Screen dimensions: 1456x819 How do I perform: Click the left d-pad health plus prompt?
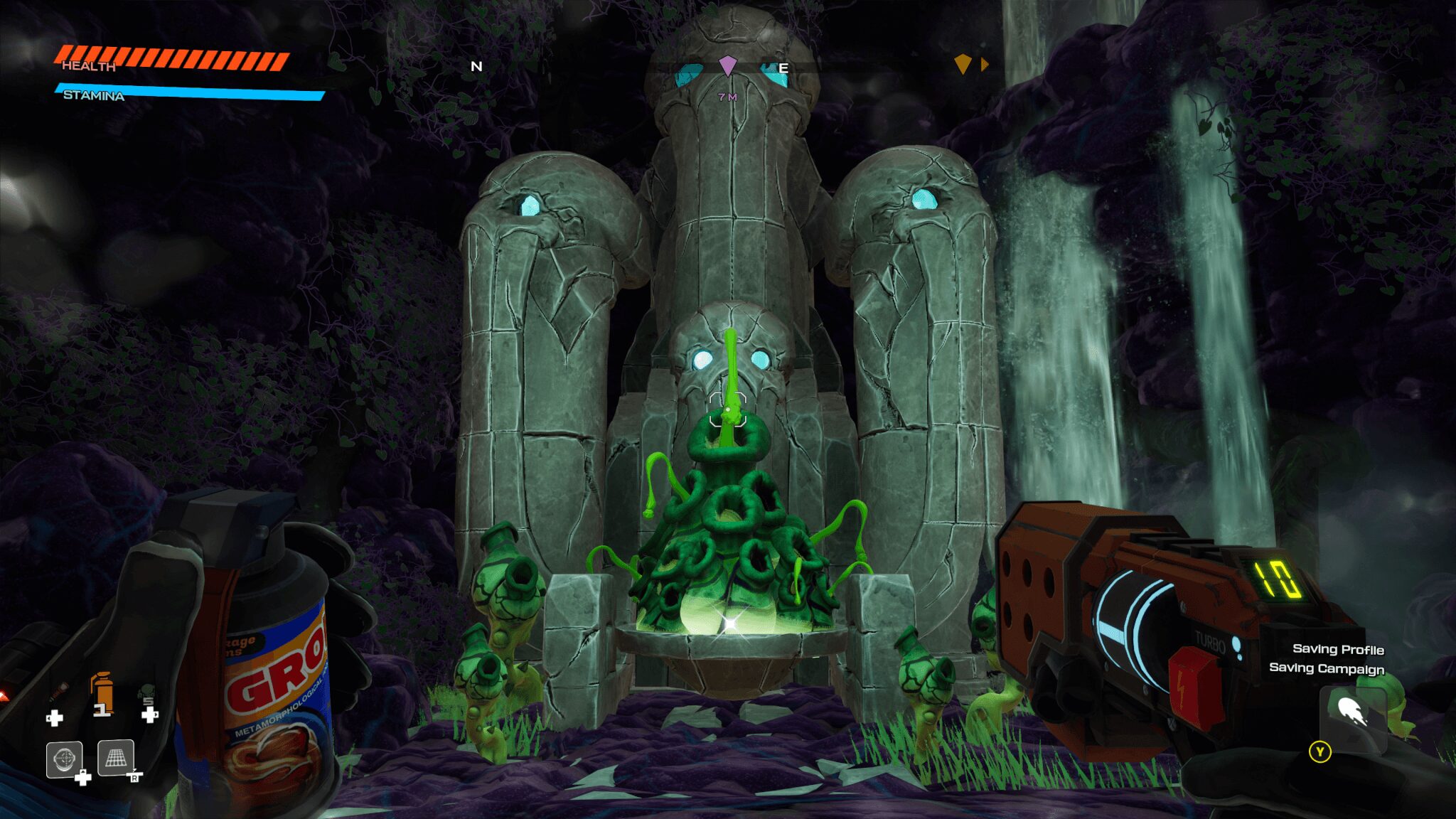(x=55, y=717)
